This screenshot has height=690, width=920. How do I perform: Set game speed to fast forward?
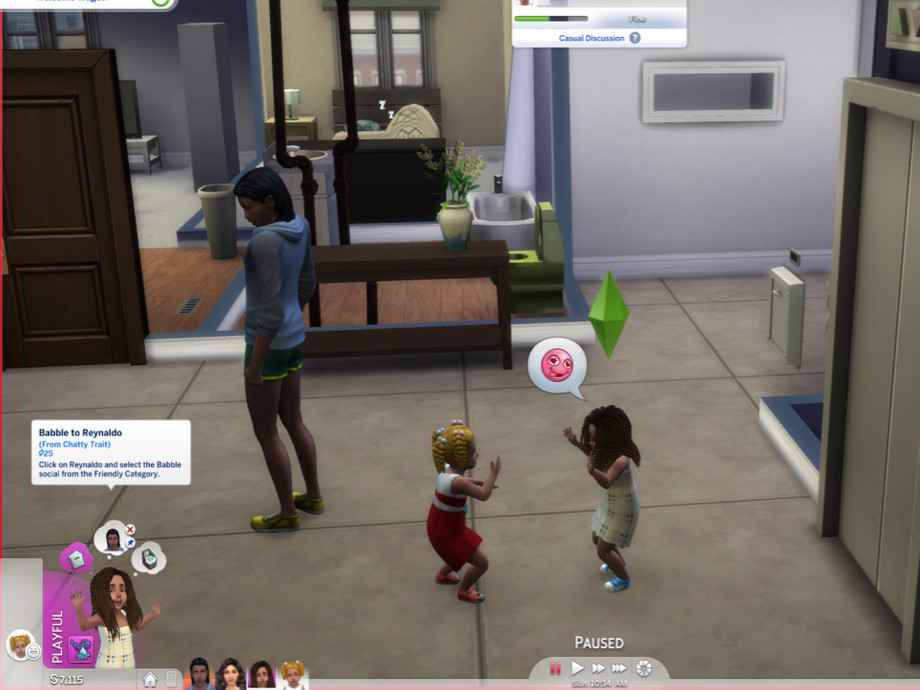pos(598,668)
